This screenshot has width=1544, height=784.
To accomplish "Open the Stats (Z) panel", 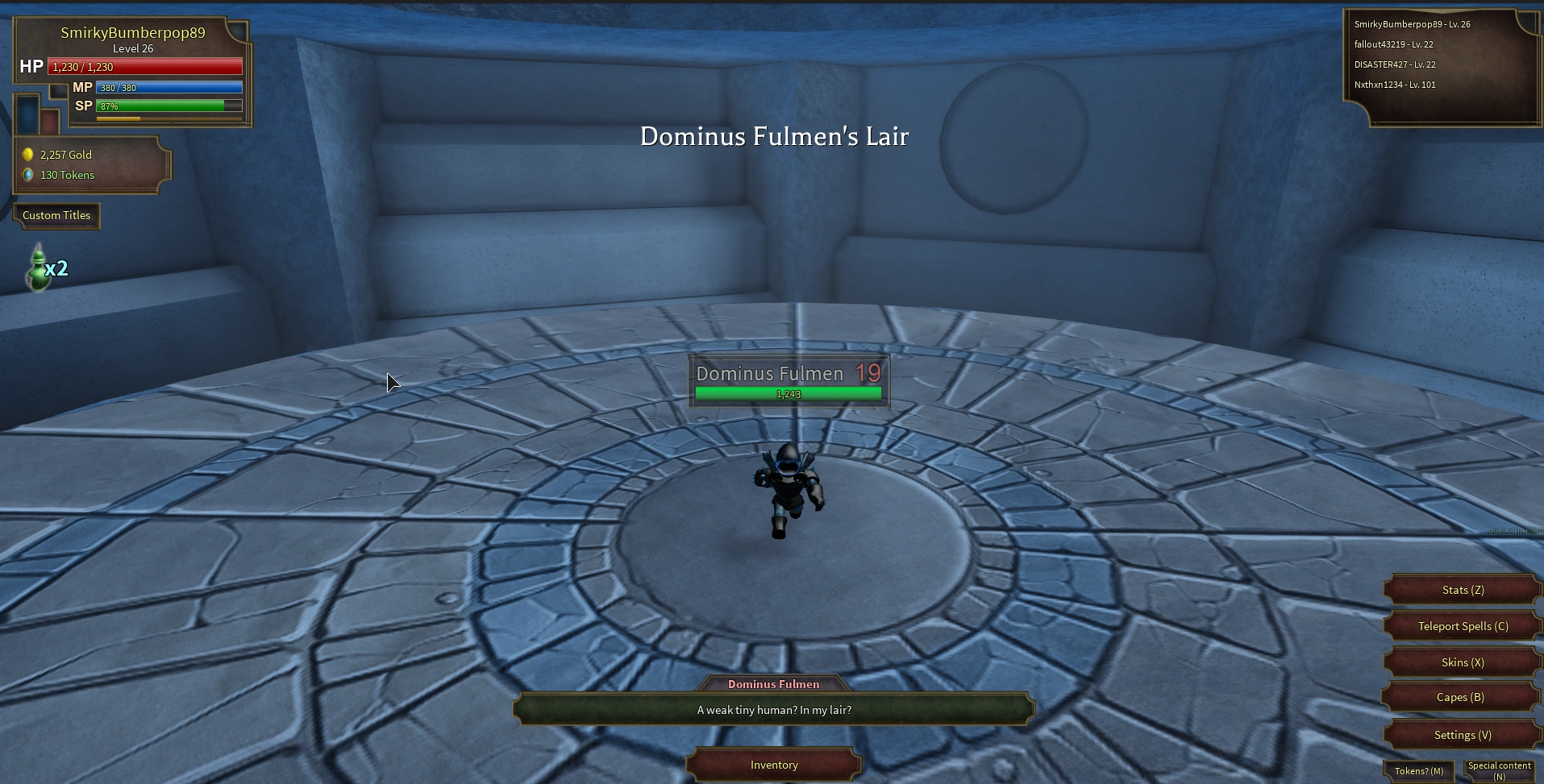I will point(1461,589).
